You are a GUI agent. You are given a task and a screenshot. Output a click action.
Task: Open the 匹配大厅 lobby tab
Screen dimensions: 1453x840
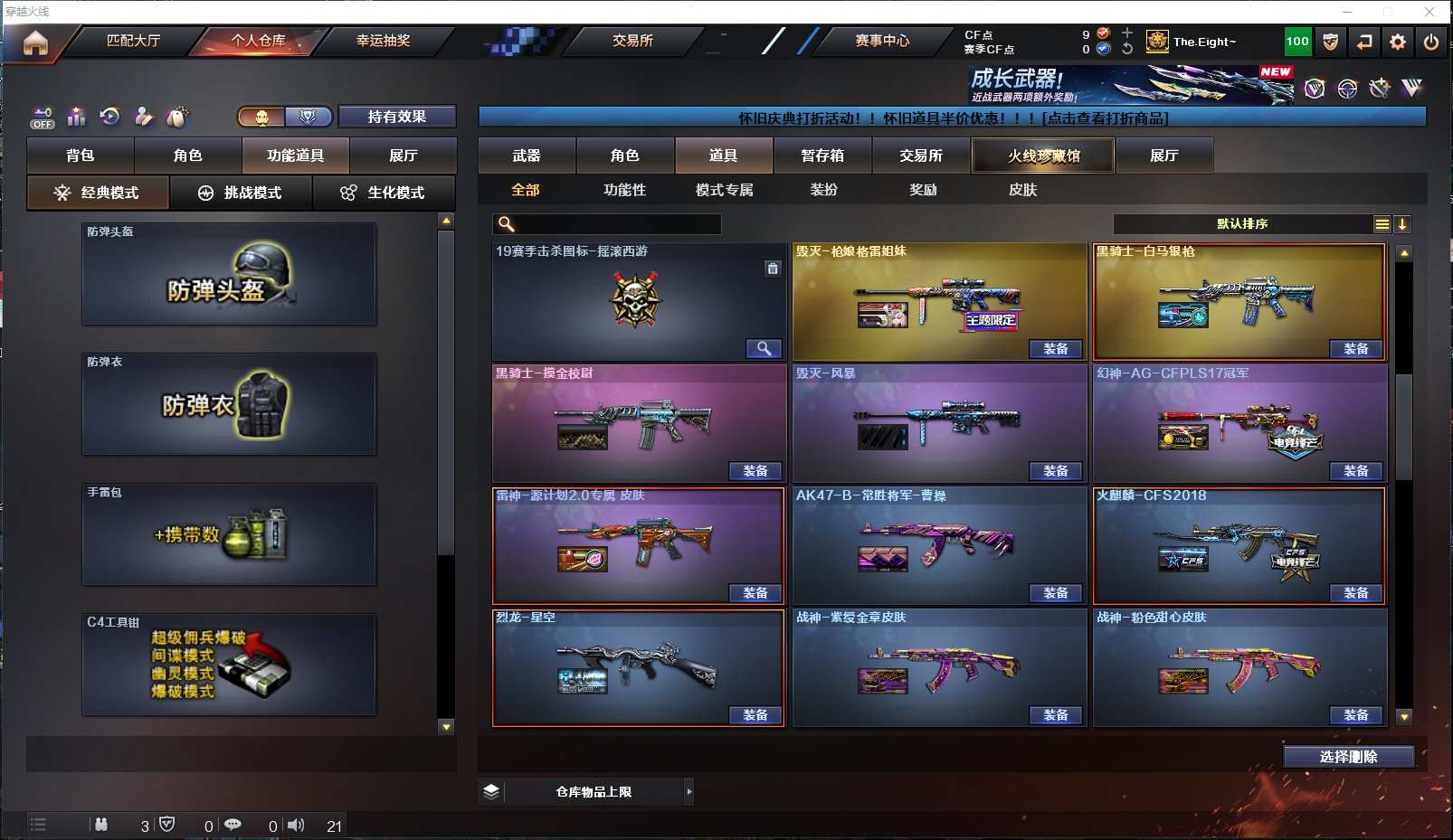(x=133, y=41)
